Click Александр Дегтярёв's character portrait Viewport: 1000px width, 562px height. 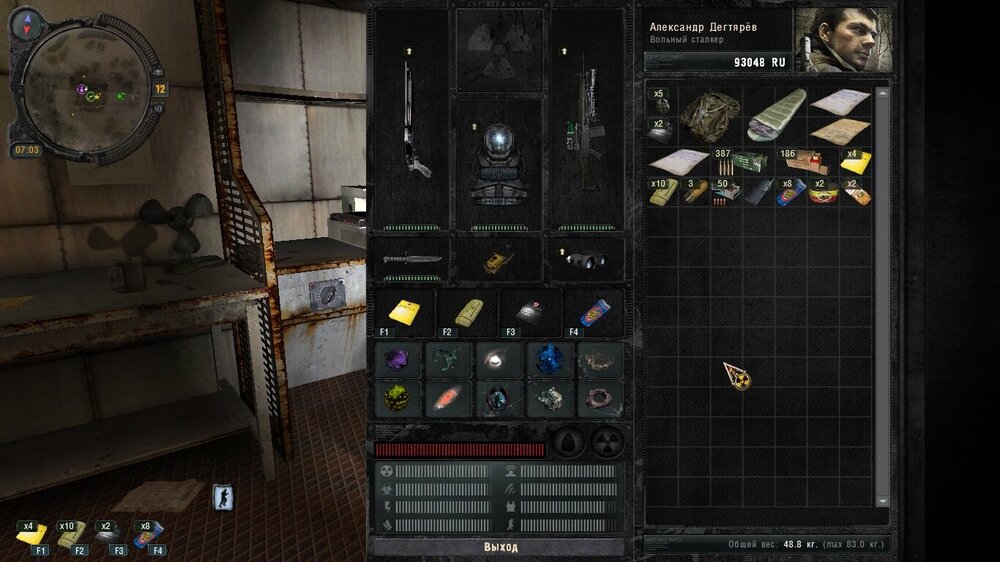[x=842, y=41]
